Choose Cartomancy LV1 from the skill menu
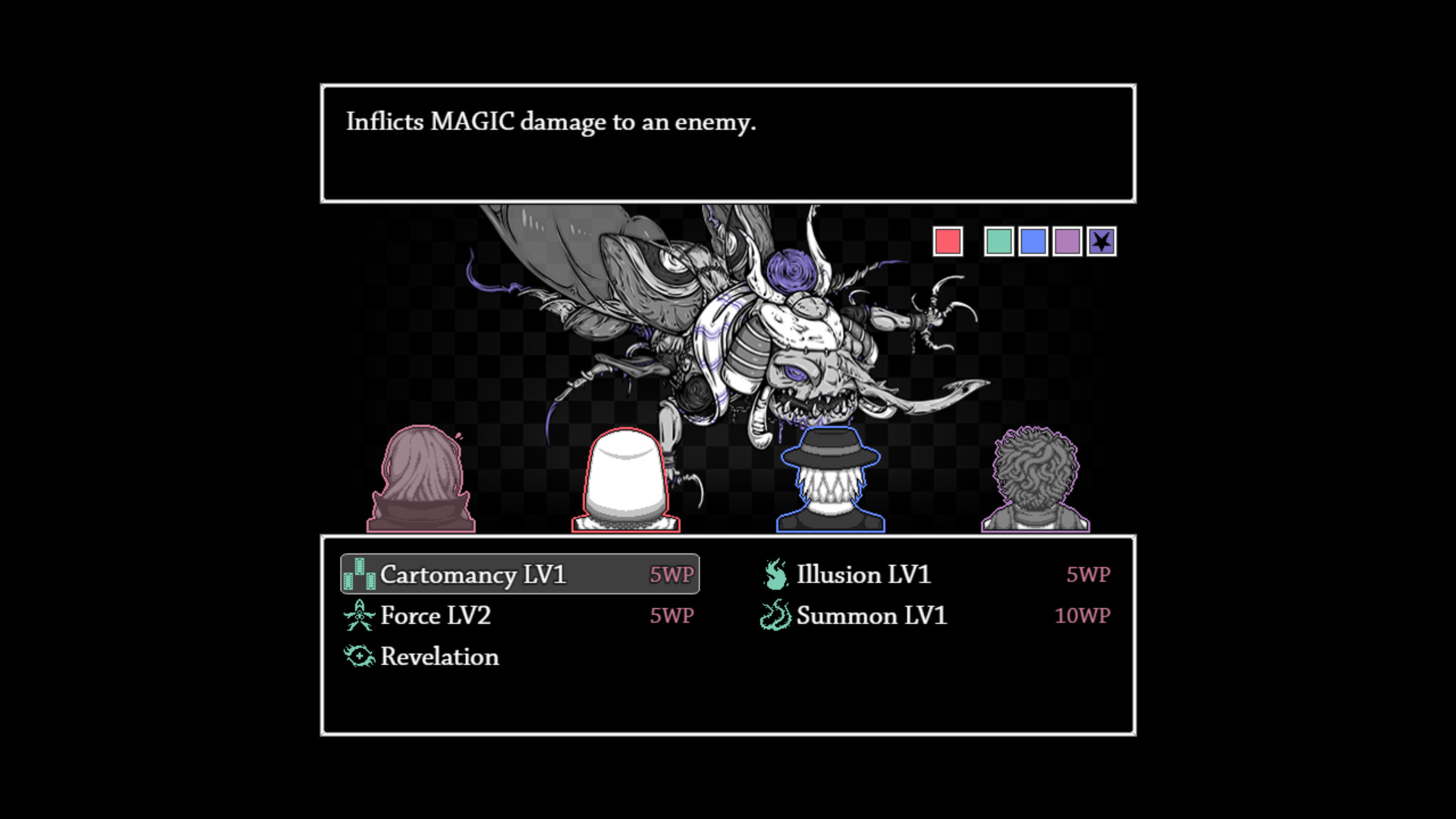 click(474, 575)
